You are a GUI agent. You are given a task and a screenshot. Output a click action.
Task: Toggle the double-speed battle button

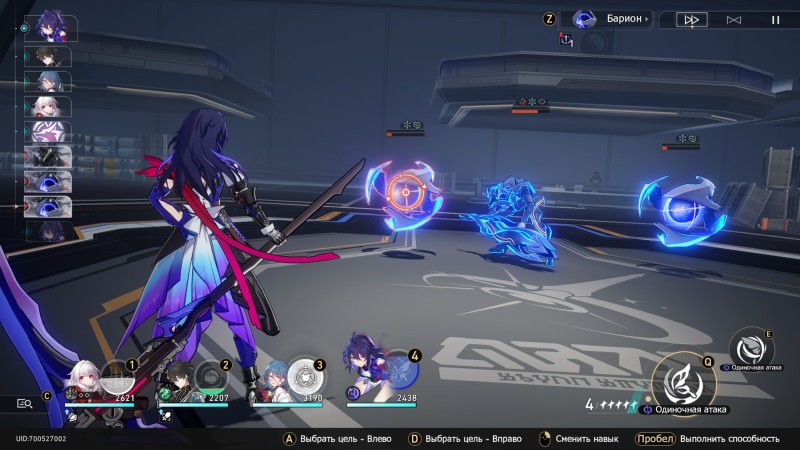690,19
